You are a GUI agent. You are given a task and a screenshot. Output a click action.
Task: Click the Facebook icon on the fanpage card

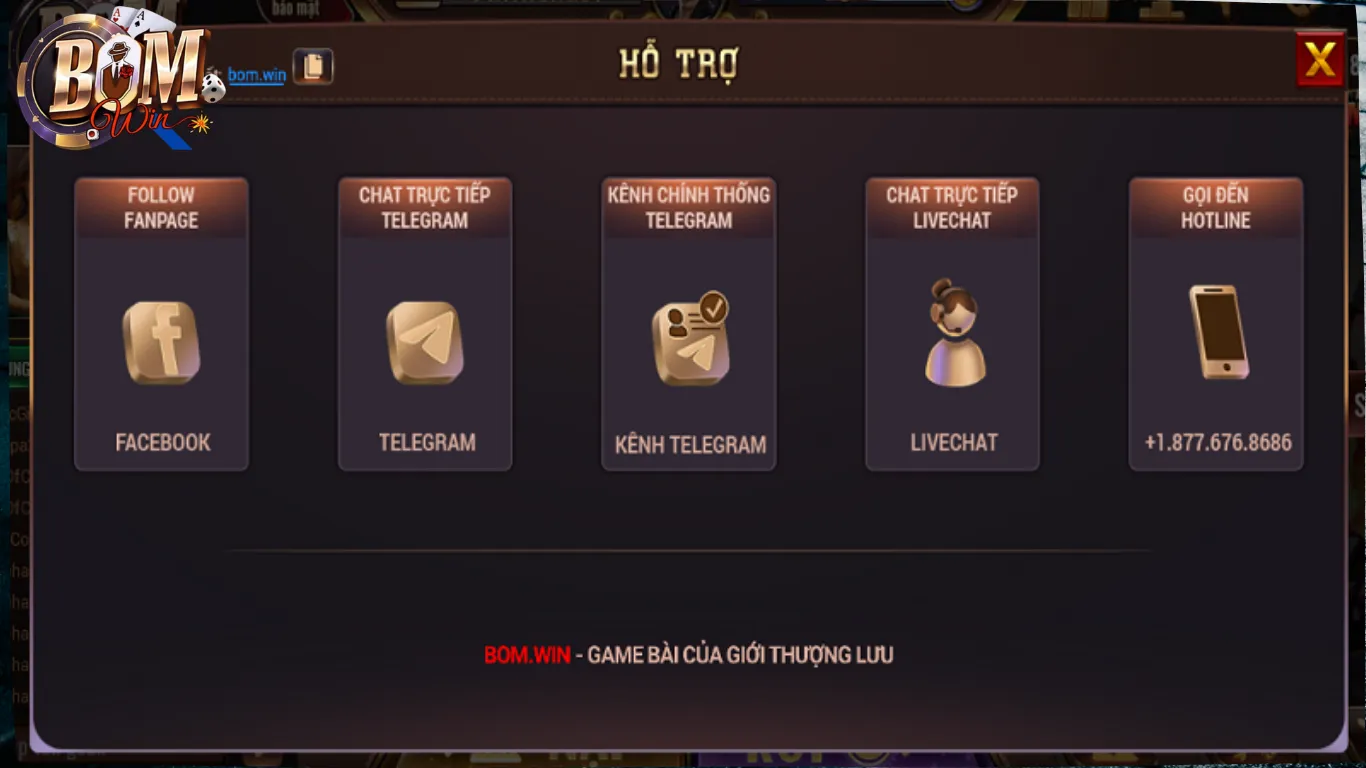click(161, 343)
